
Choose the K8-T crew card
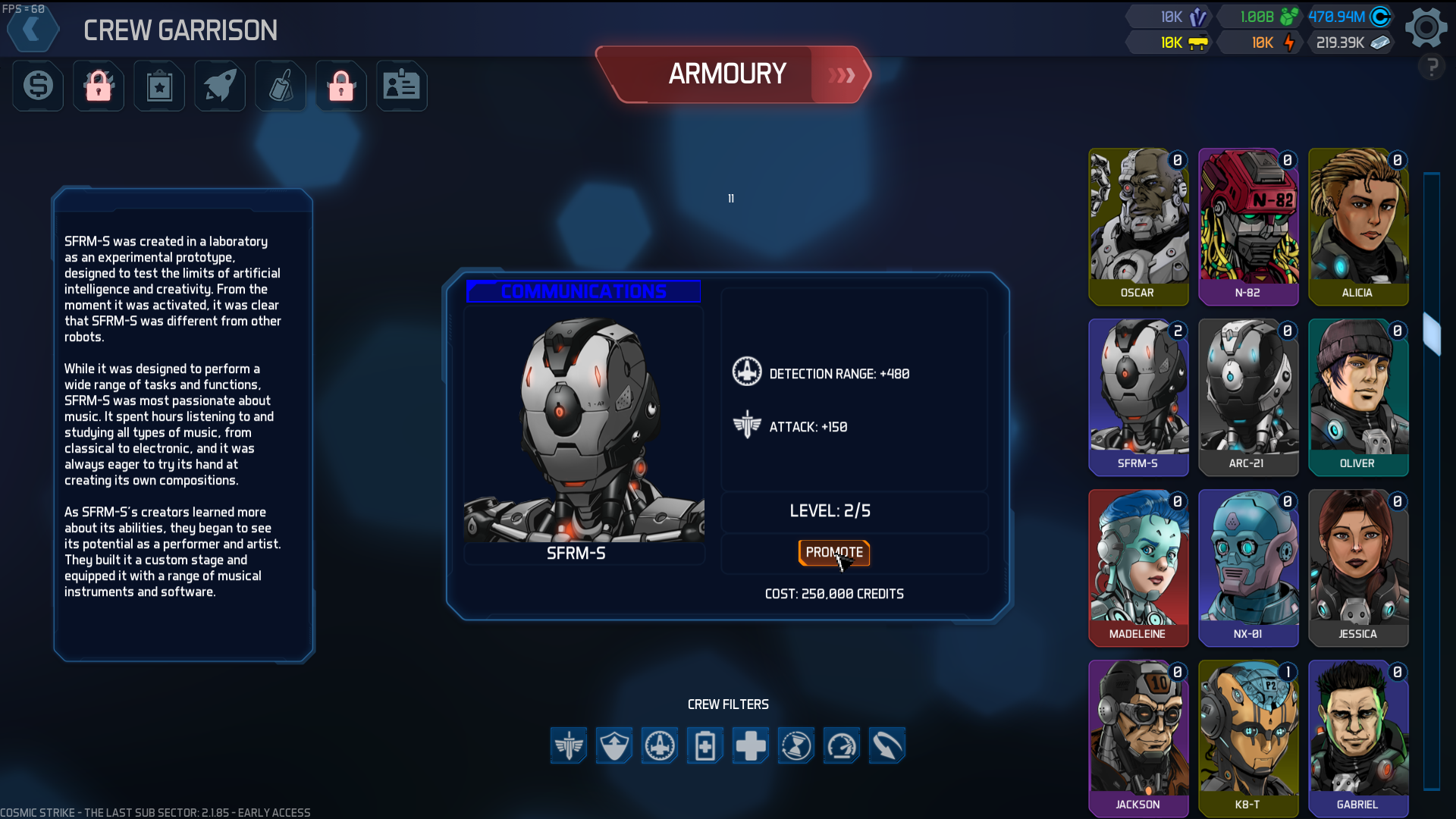click(1248, 738)
